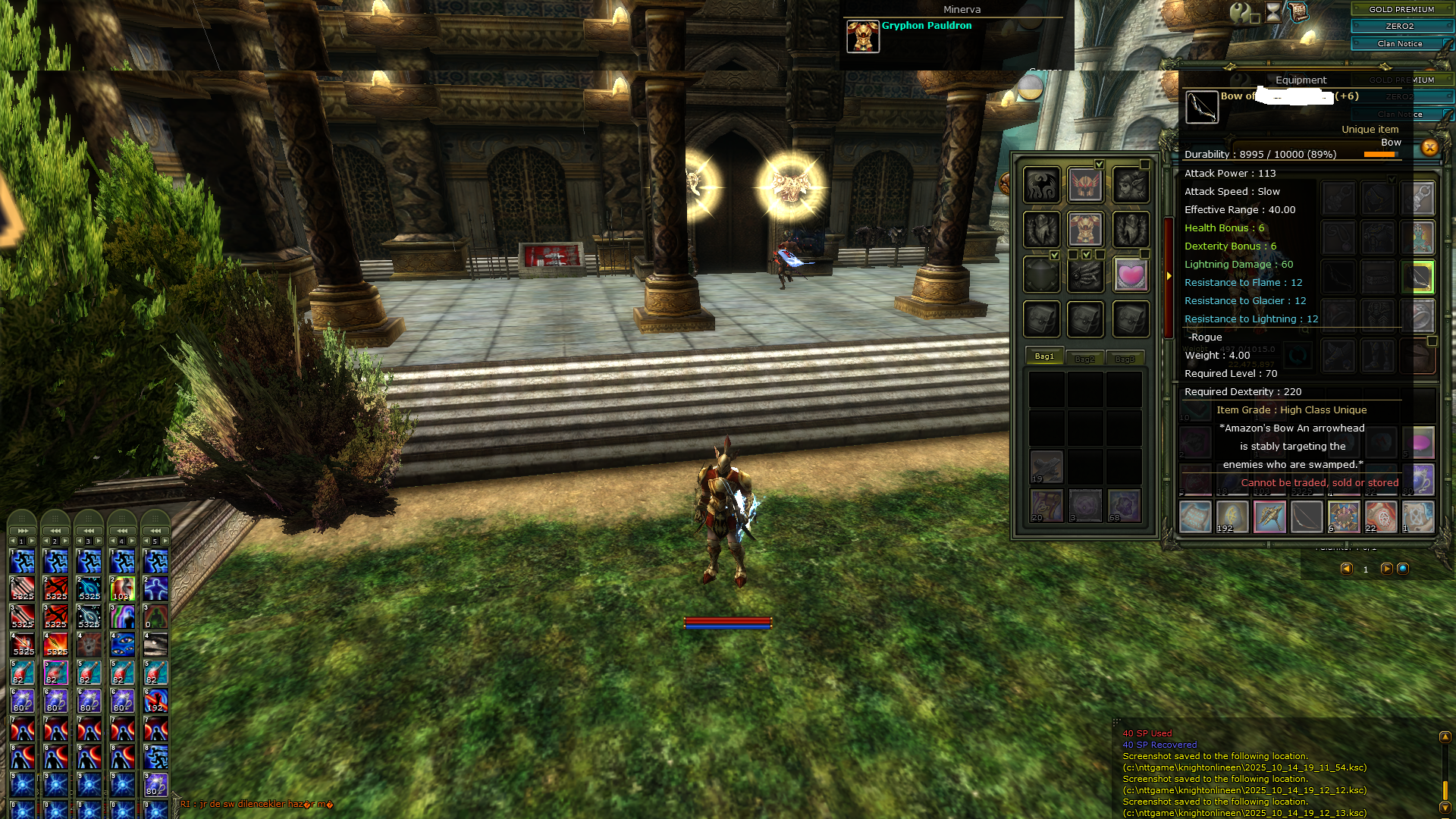This screenshot has height=819, width=1456.
Task: Select the Bag3 tab
Action: [x=1125, y=359]
